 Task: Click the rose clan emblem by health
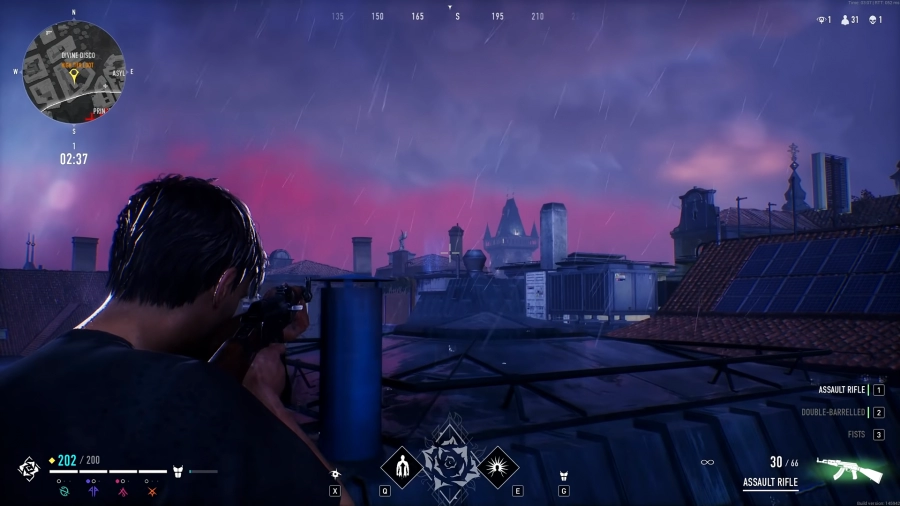pos(29,468)
